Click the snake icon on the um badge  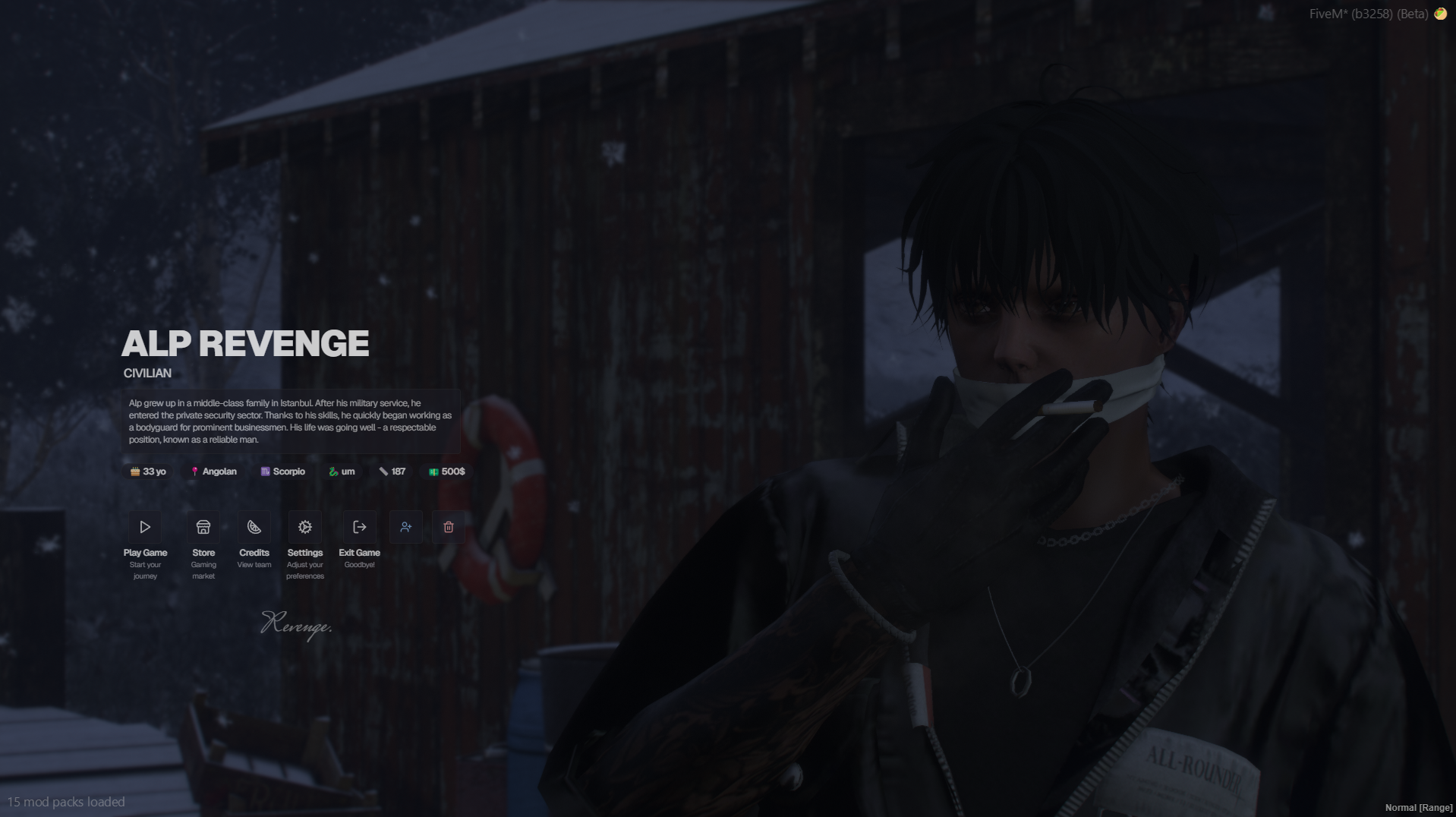coord(334,472)
